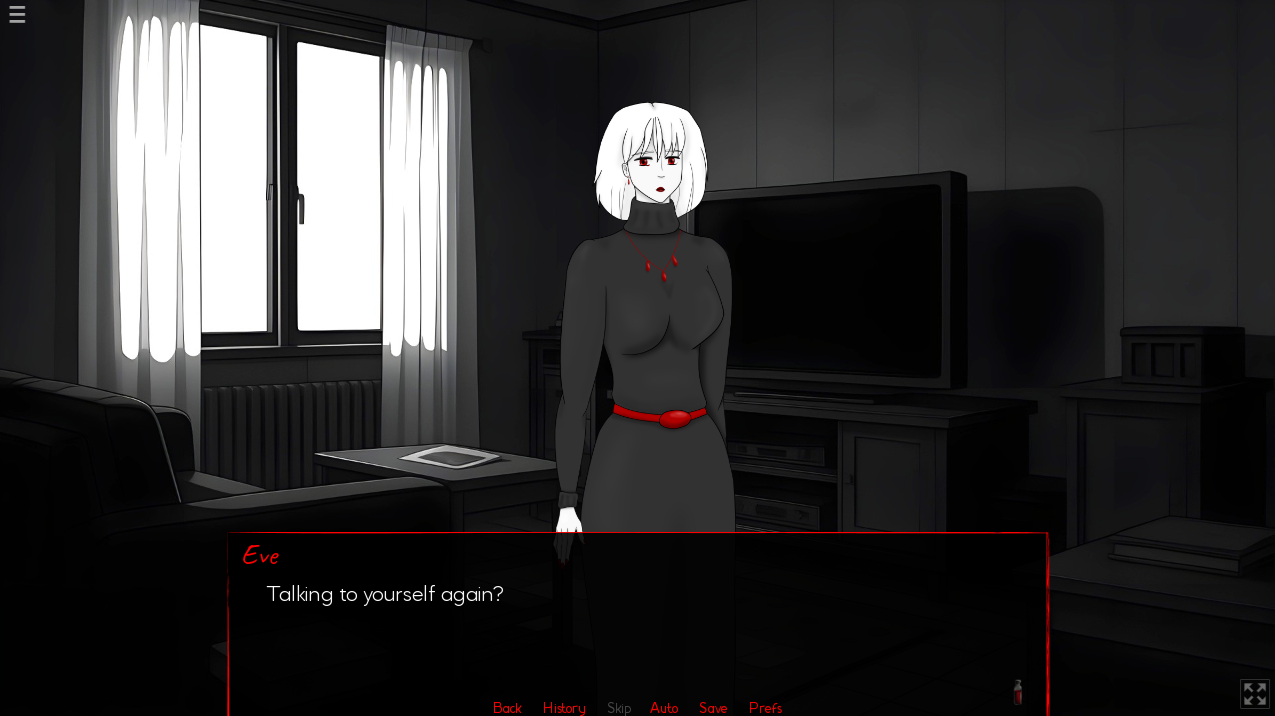Activate the Skip button
This screenshot has height=716, width=1275.
[619, 708]
